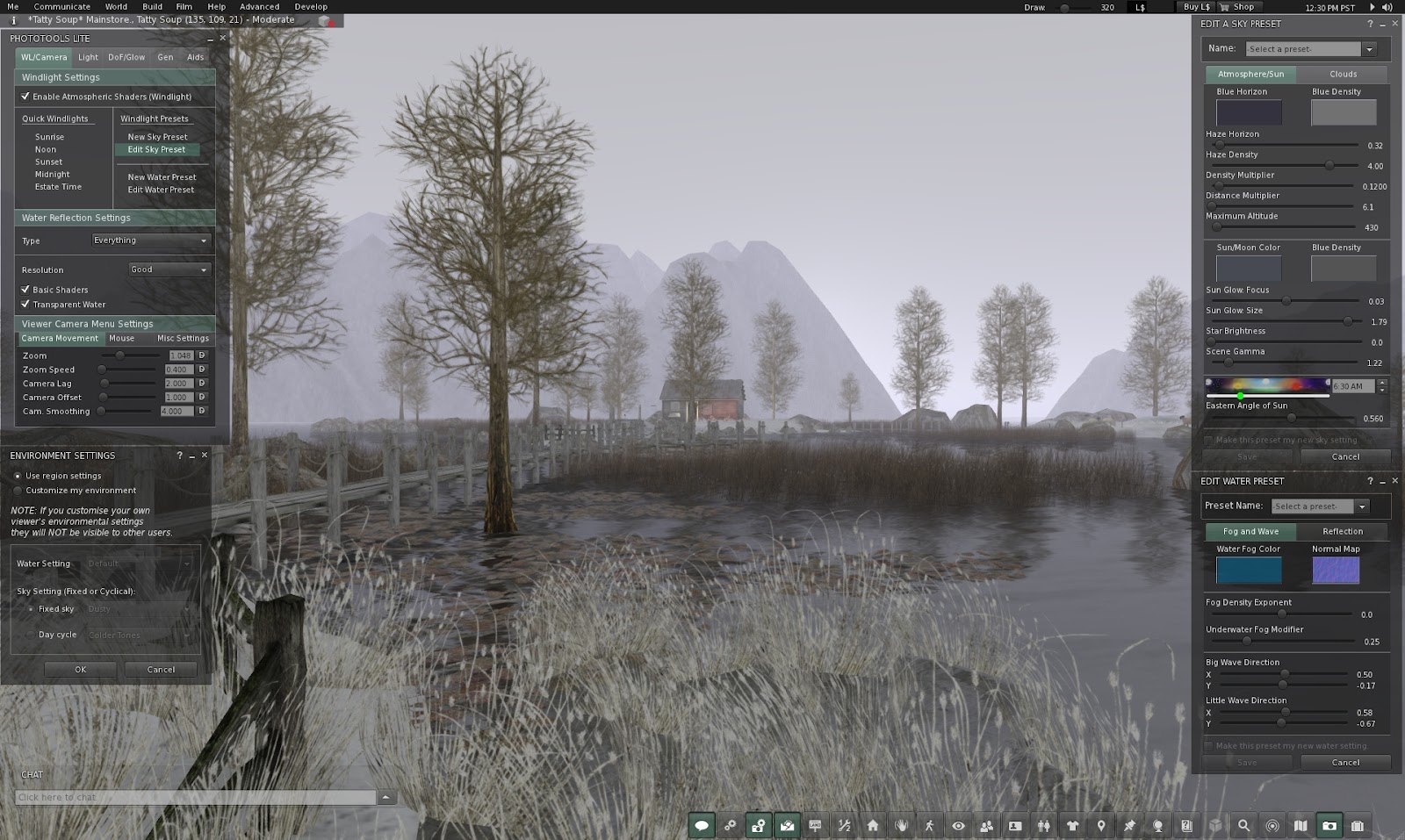Open the Advanced menu
Viewport: 1405px width, 840px height.
(259, 6)
